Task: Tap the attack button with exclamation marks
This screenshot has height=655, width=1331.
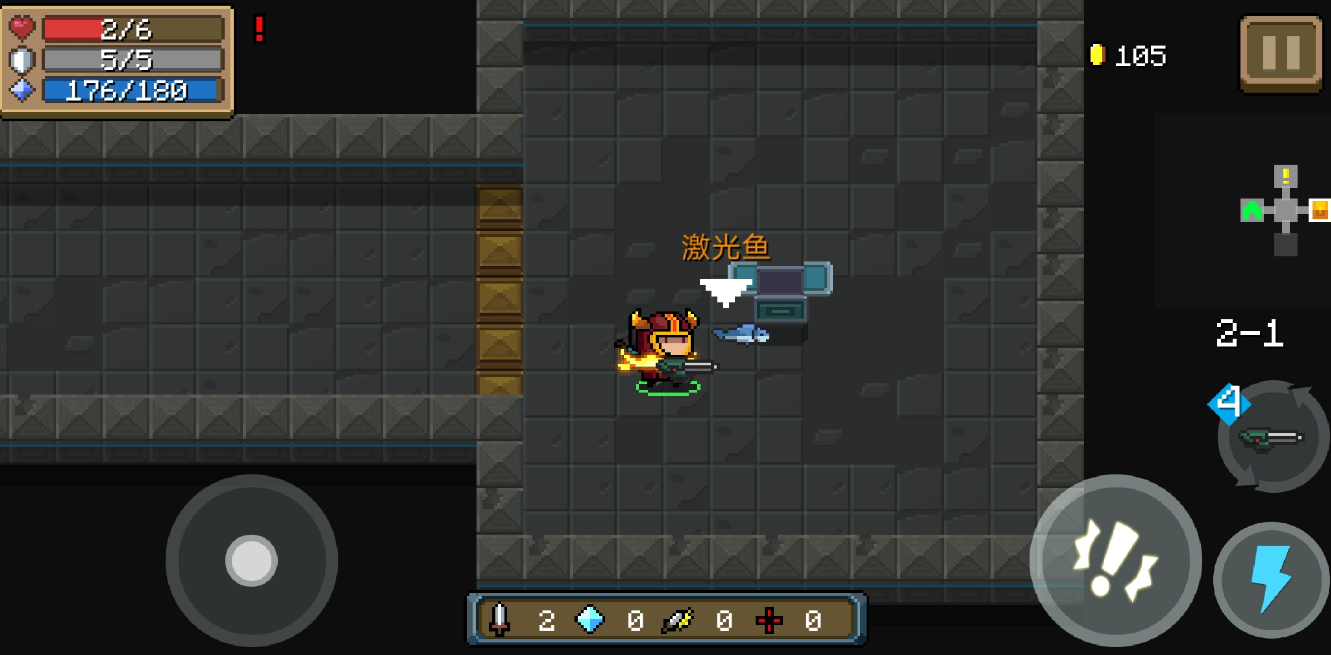Action: (1114, 561)
